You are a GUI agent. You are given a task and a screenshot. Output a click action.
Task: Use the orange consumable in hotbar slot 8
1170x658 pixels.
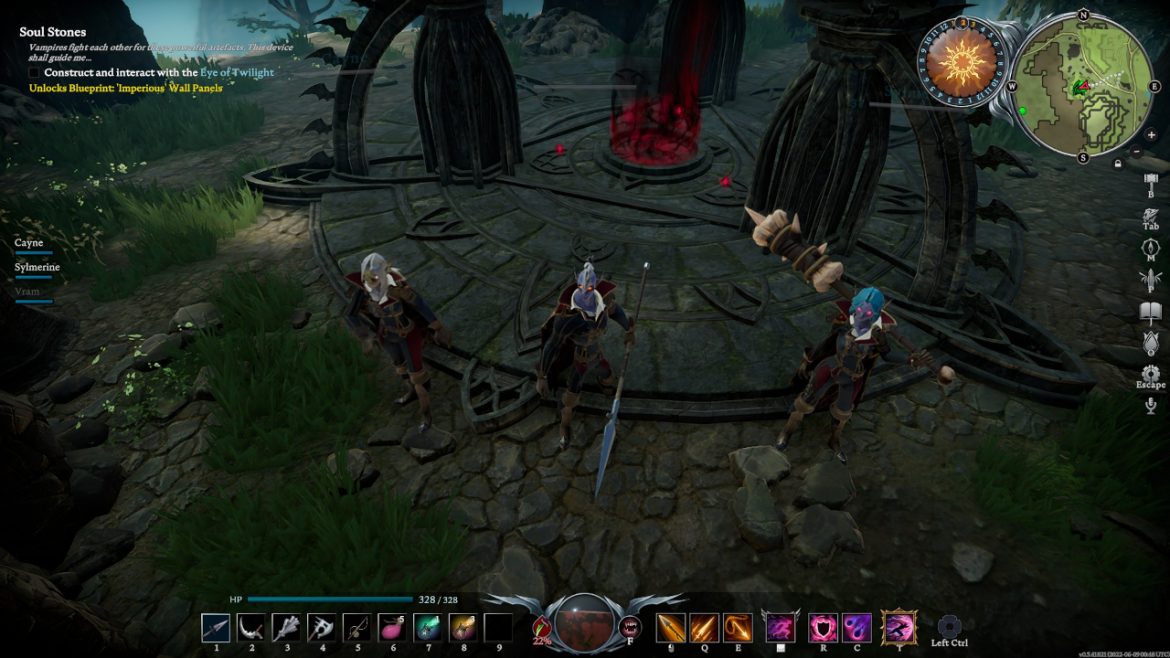(462, 627)
